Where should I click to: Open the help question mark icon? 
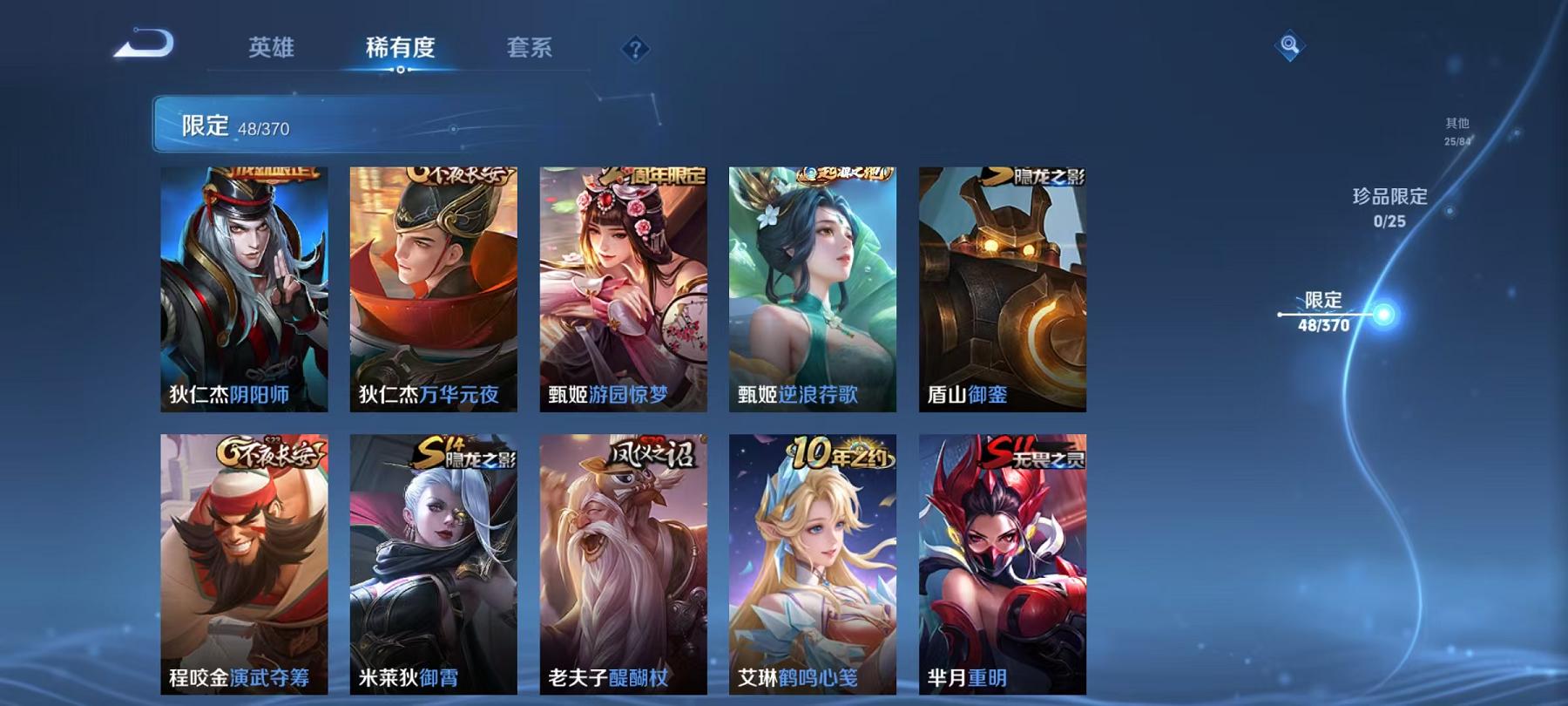pos(635,49)
